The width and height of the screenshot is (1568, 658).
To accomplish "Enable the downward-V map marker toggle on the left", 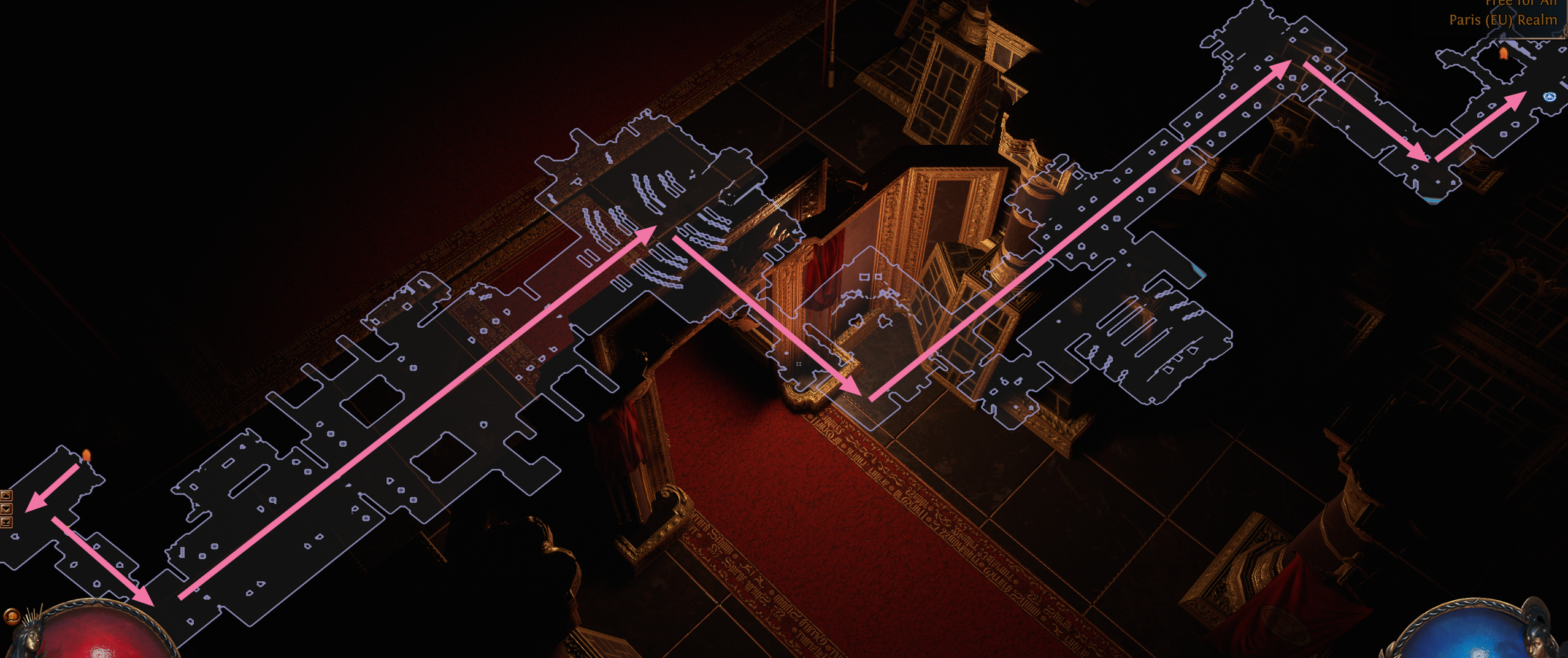I will [6, 522].
